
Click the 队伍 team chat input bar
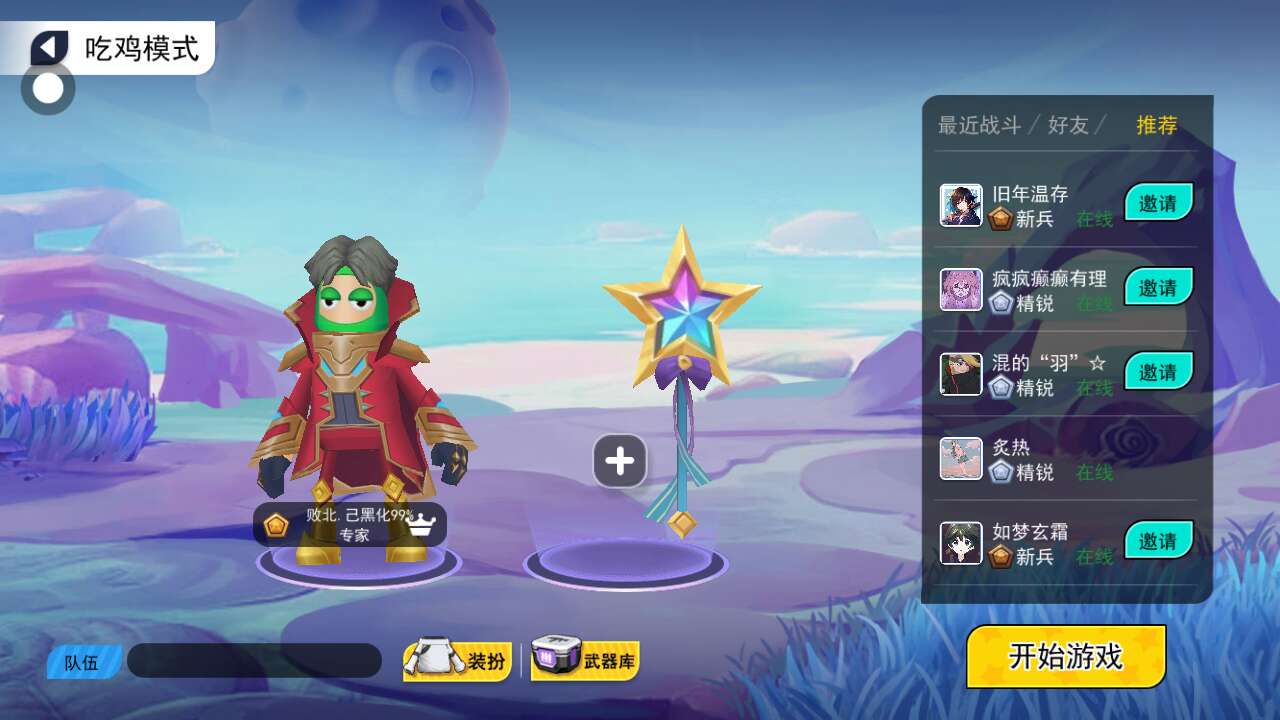[254, 661]
